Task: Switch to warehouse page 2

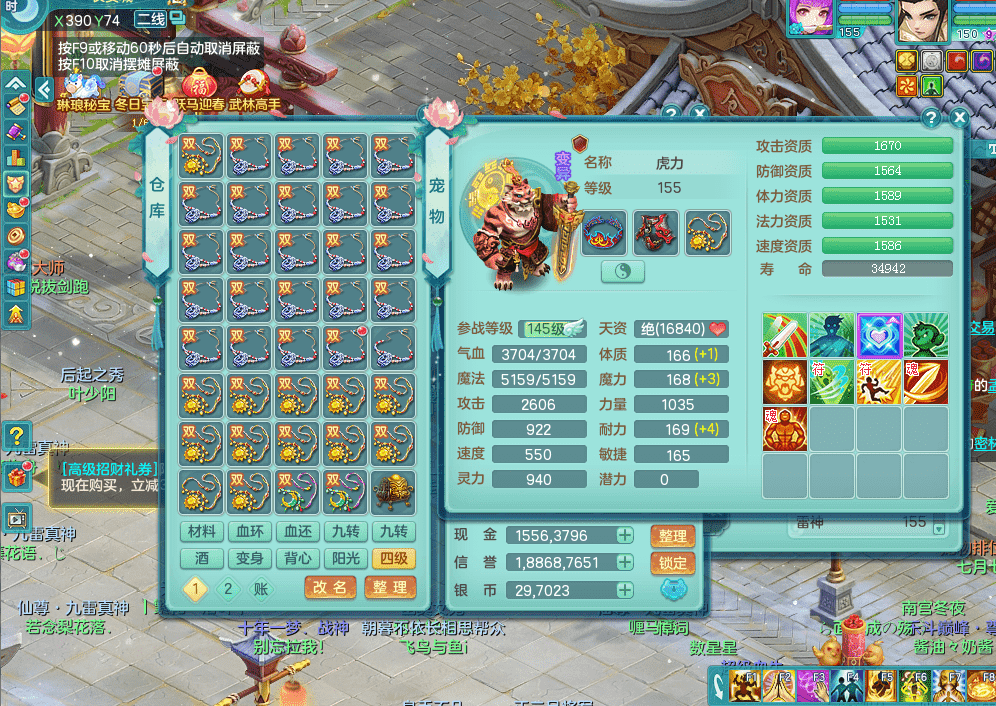Action: coord(228,589)
